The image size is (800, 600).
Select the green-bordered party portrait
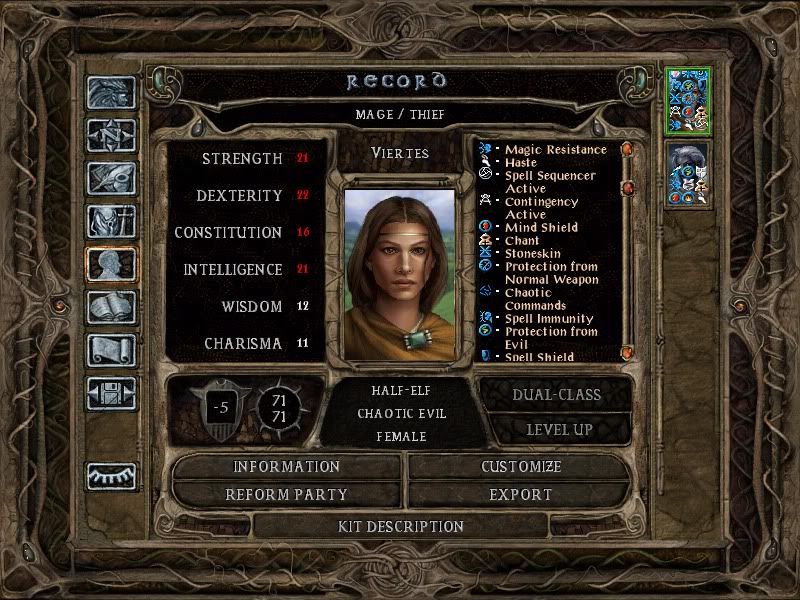pyautogui.click(x=687, y=102)
